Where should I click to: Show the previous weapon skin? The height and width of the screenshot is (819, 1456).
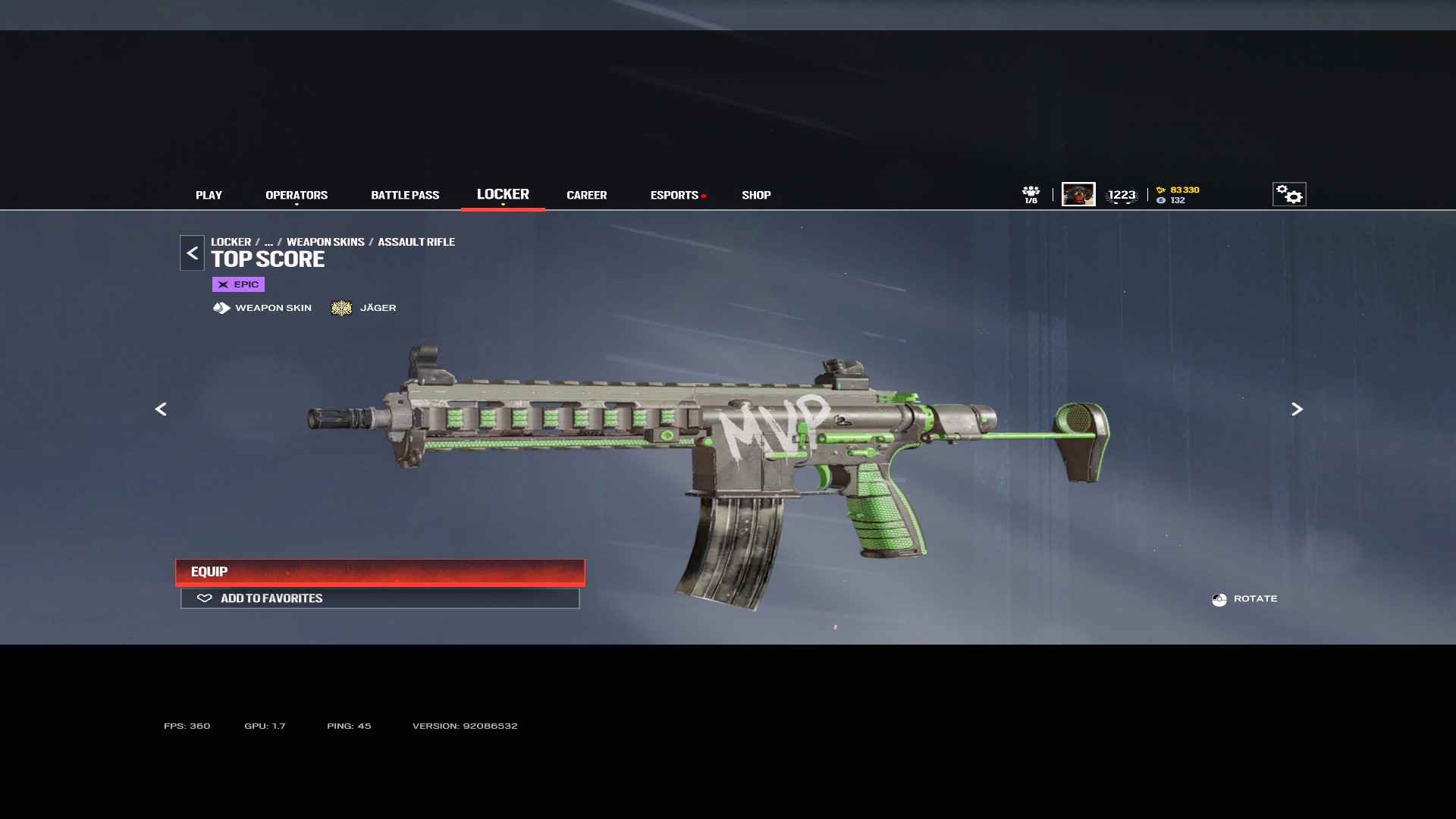pyautogui.click(x=161, y=409)
